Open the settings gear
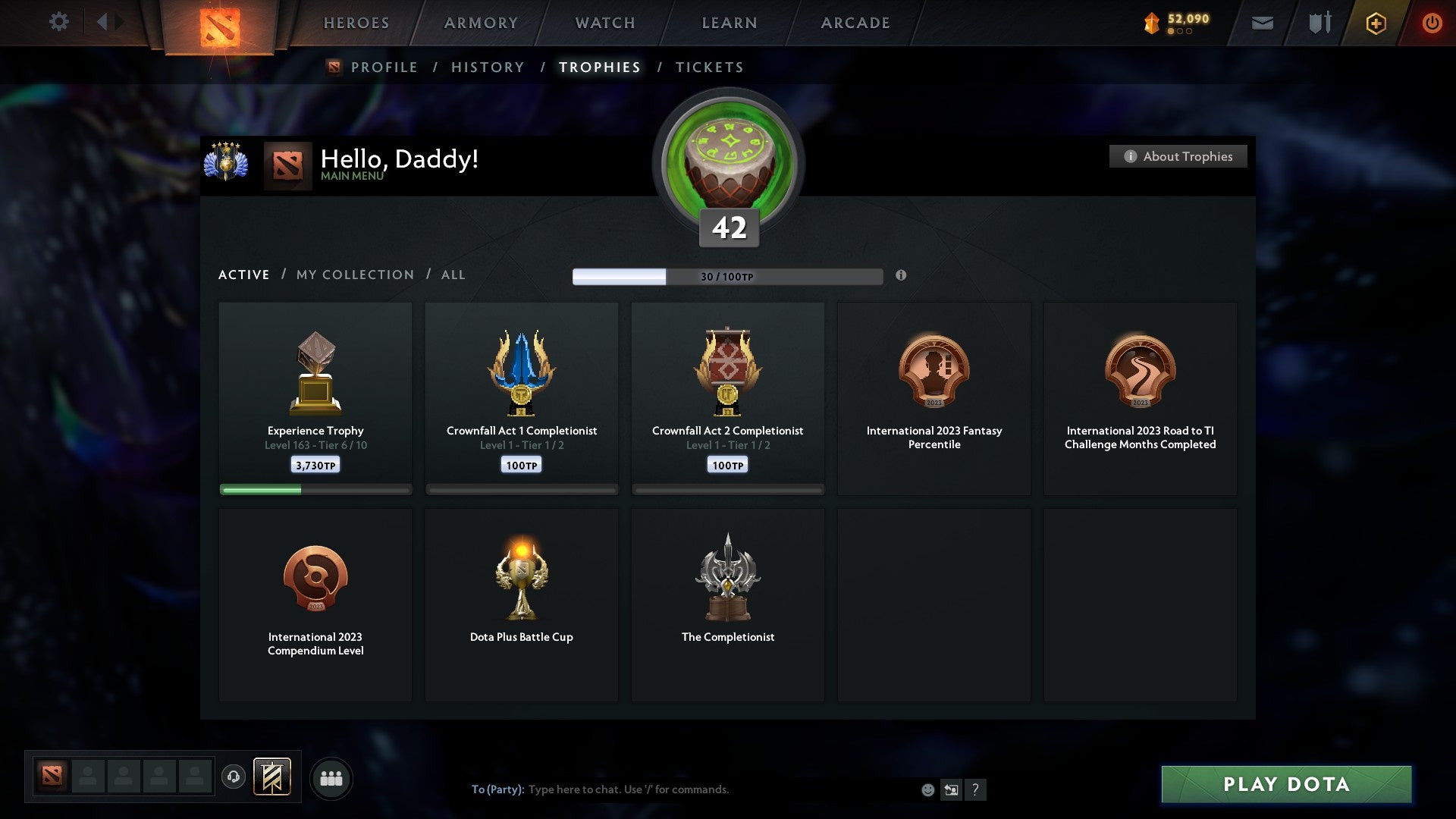The image size is (1456, 819). [58, 22]
